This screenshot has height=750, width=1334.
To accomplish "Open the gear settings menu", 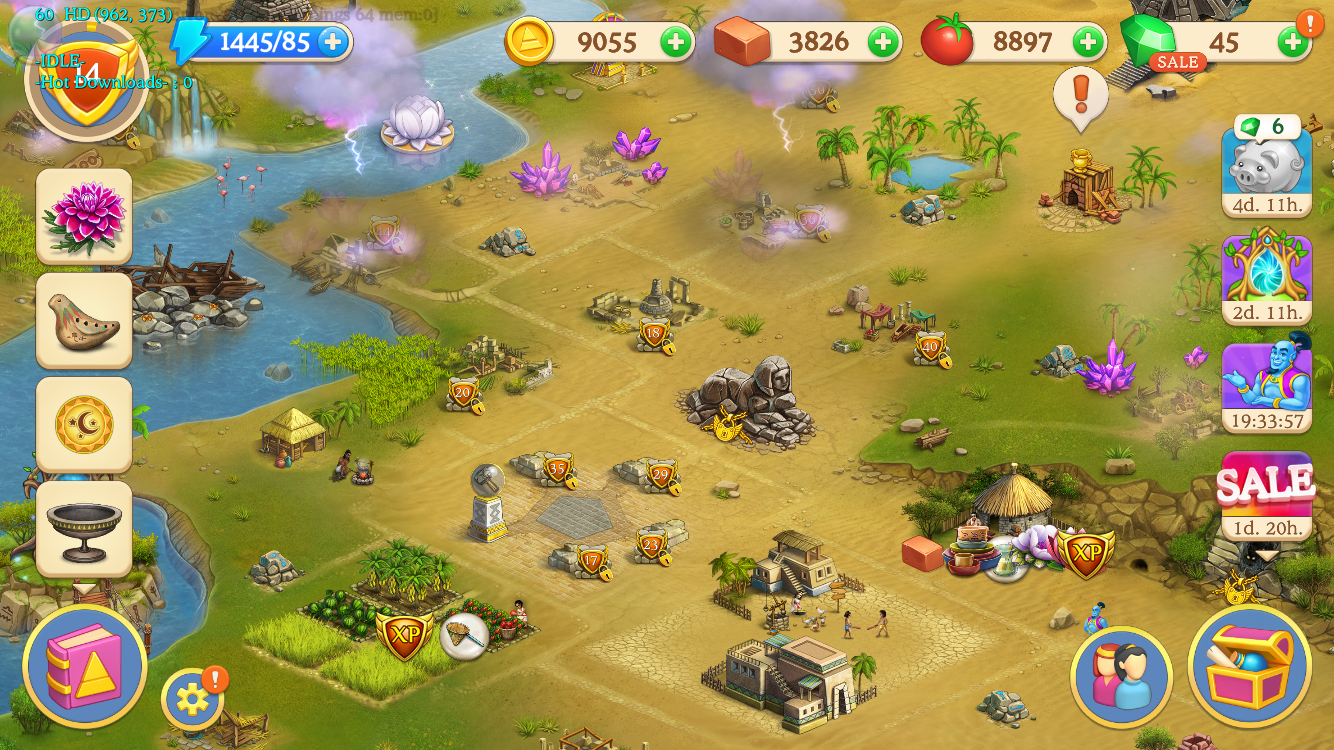I will click(x=191, y=699).
